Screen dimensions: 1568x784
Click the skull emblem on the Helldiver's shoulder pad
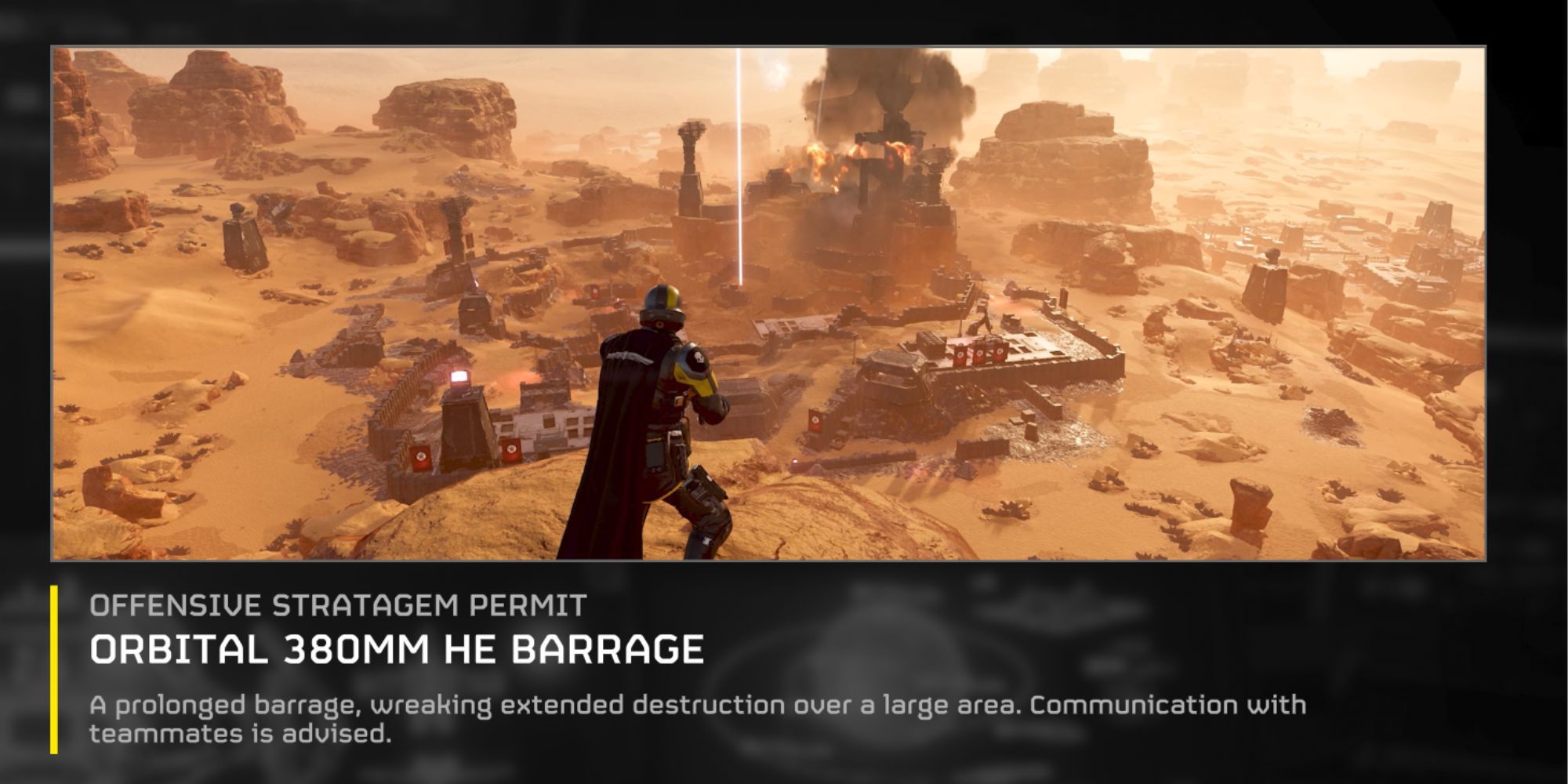click(x=699, y=358)
